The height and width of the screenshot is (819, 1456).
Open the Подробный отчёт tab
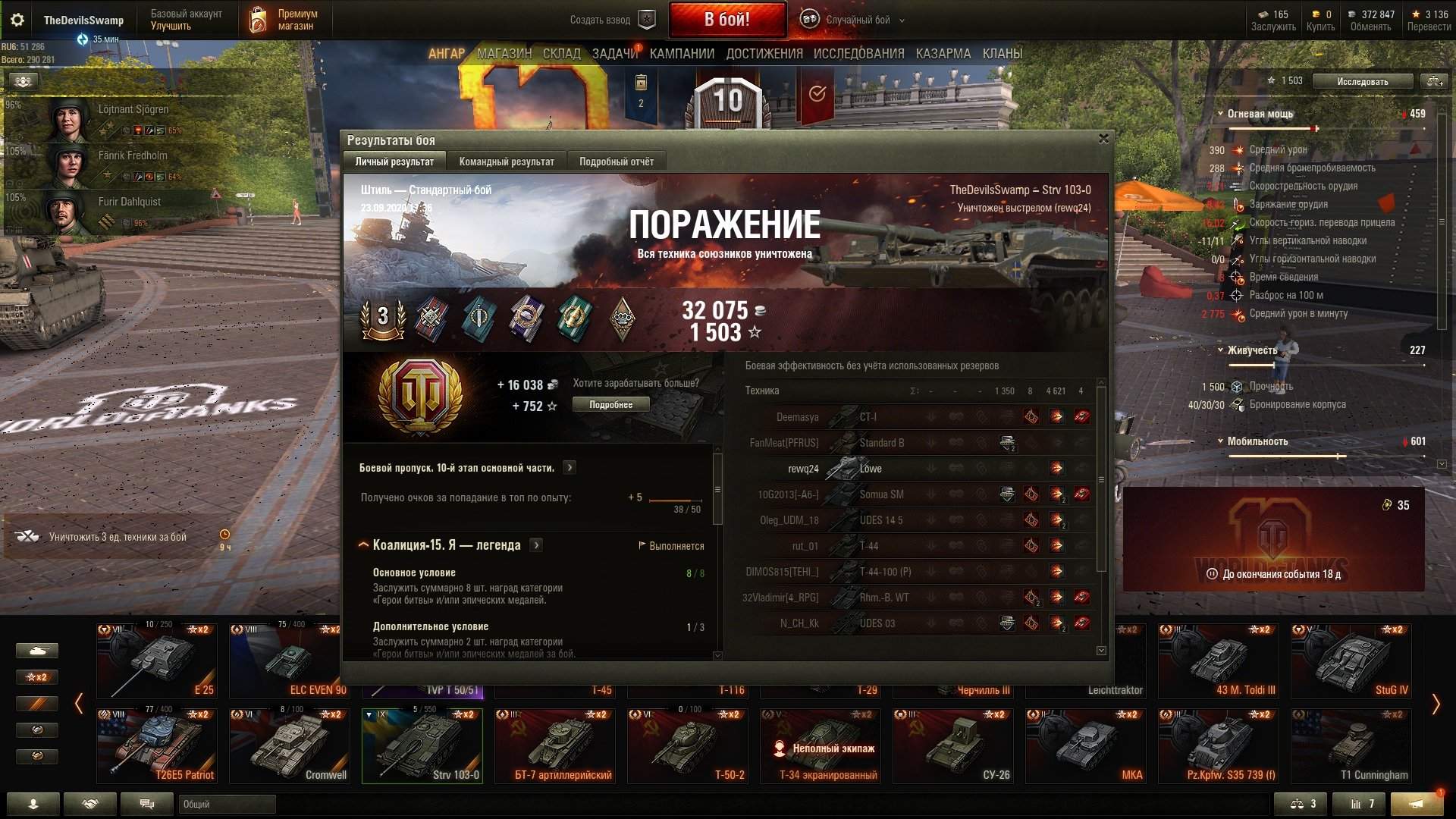point(616,162)
